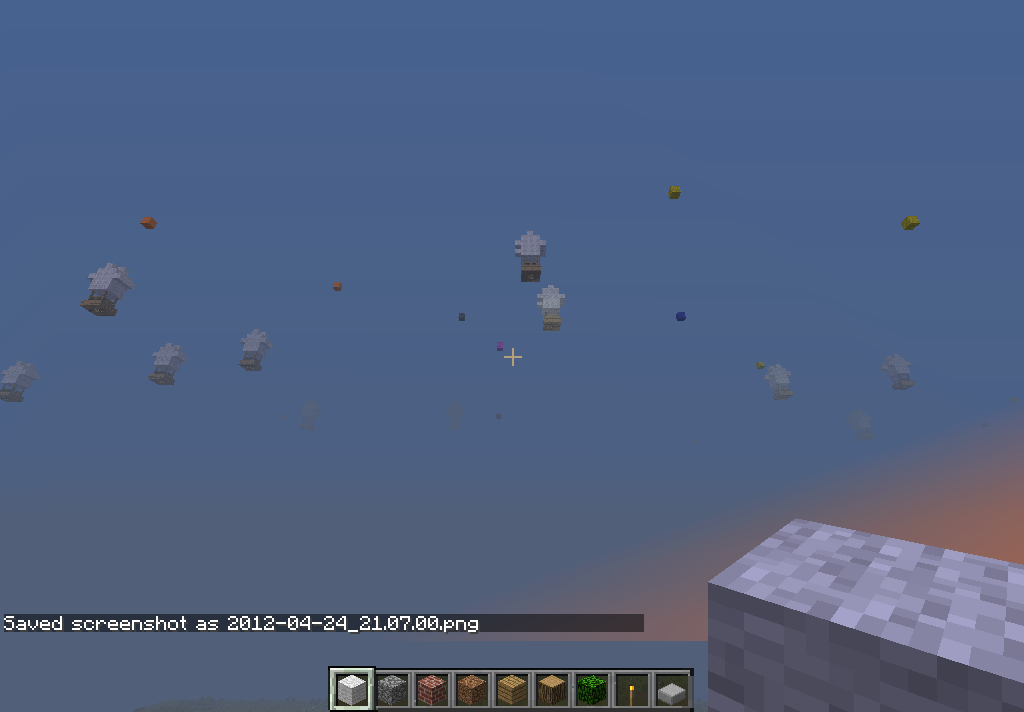Select the green leaves block slot
This screenshot has height=712, width=1024.
[x=592, y=689]
